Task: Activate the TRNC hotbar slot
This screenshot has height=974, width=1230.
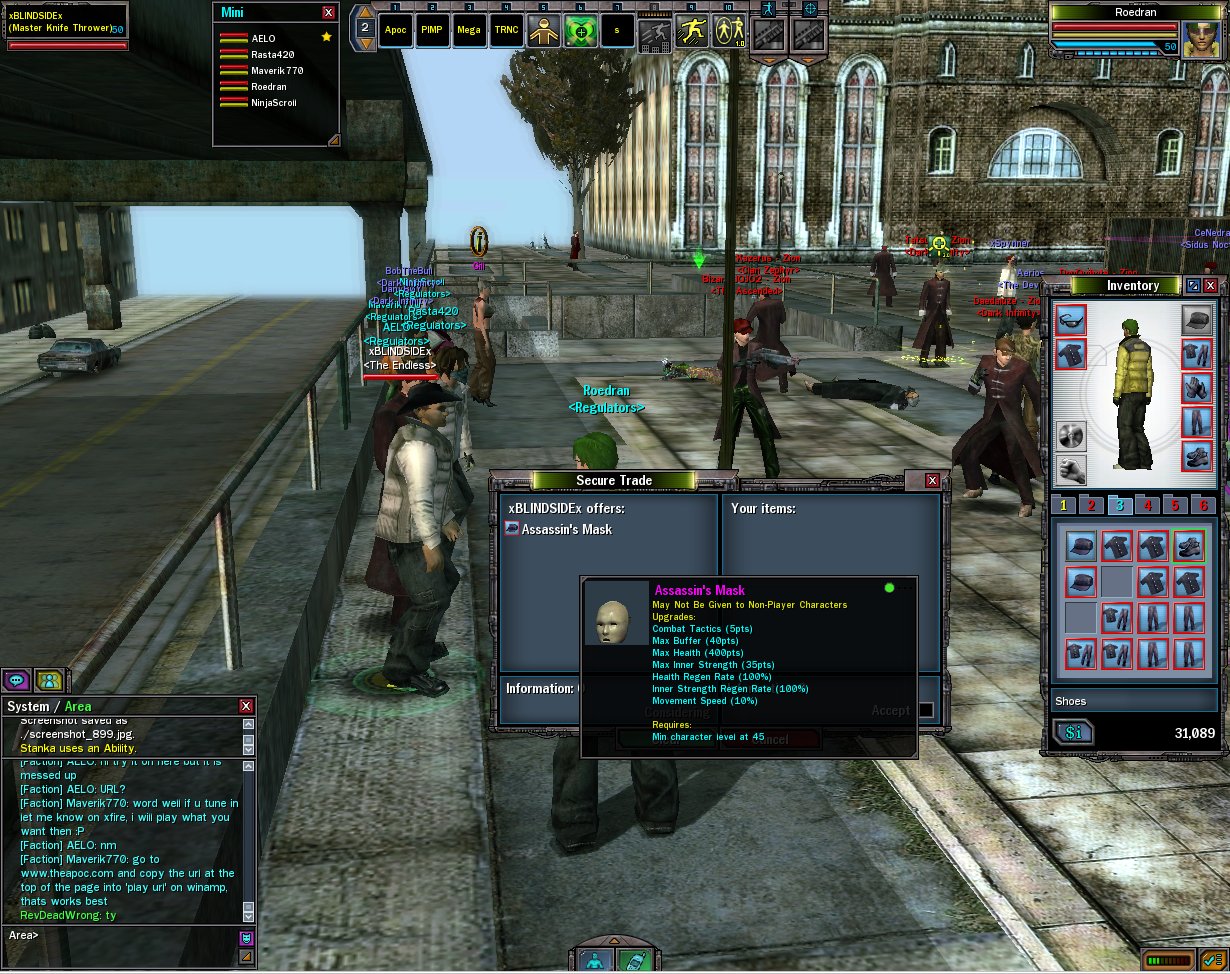Action: tap(506, 30)
